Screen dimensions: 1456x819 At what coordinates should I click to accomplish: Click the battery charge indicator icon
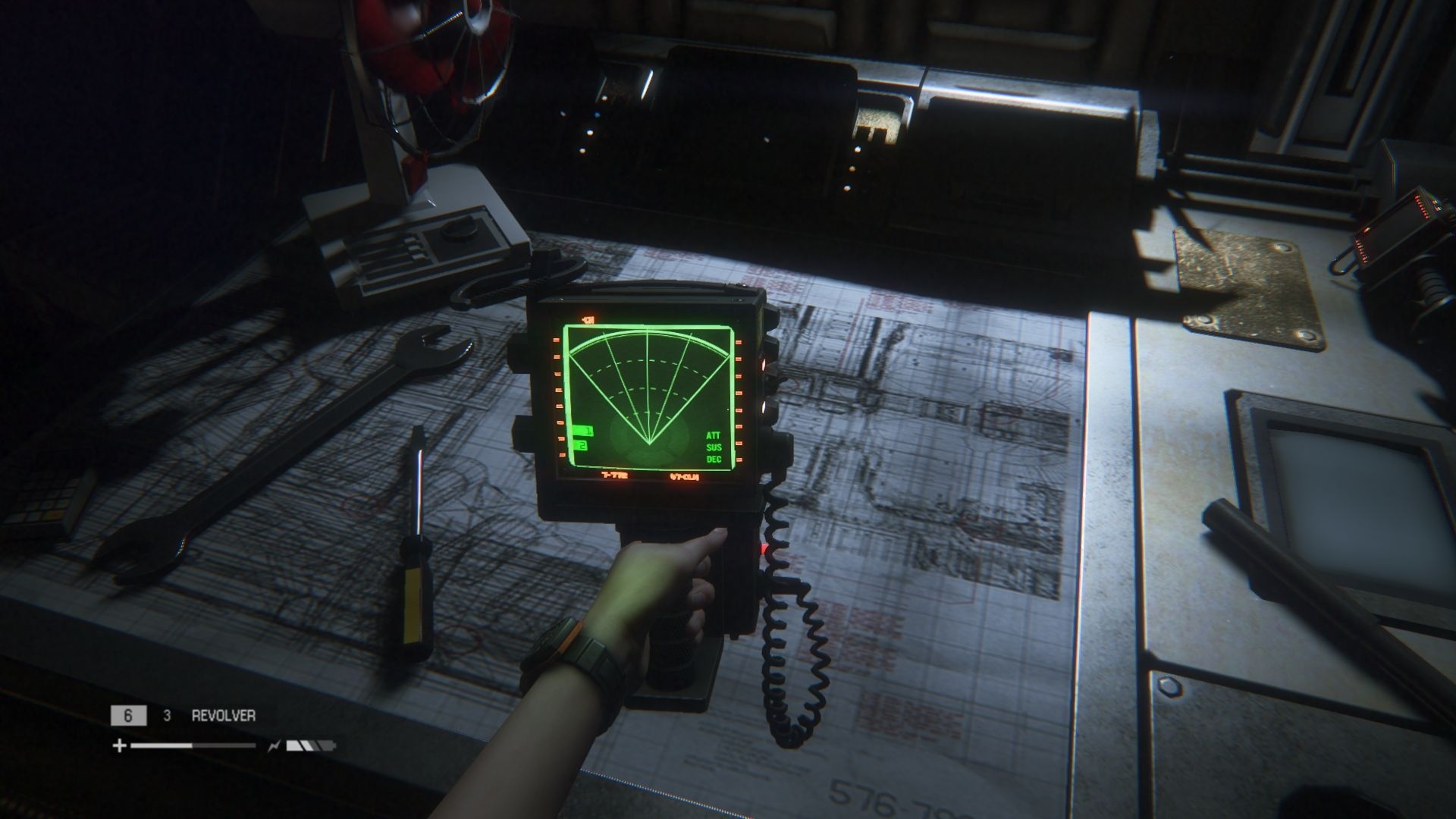coord(309,745)
